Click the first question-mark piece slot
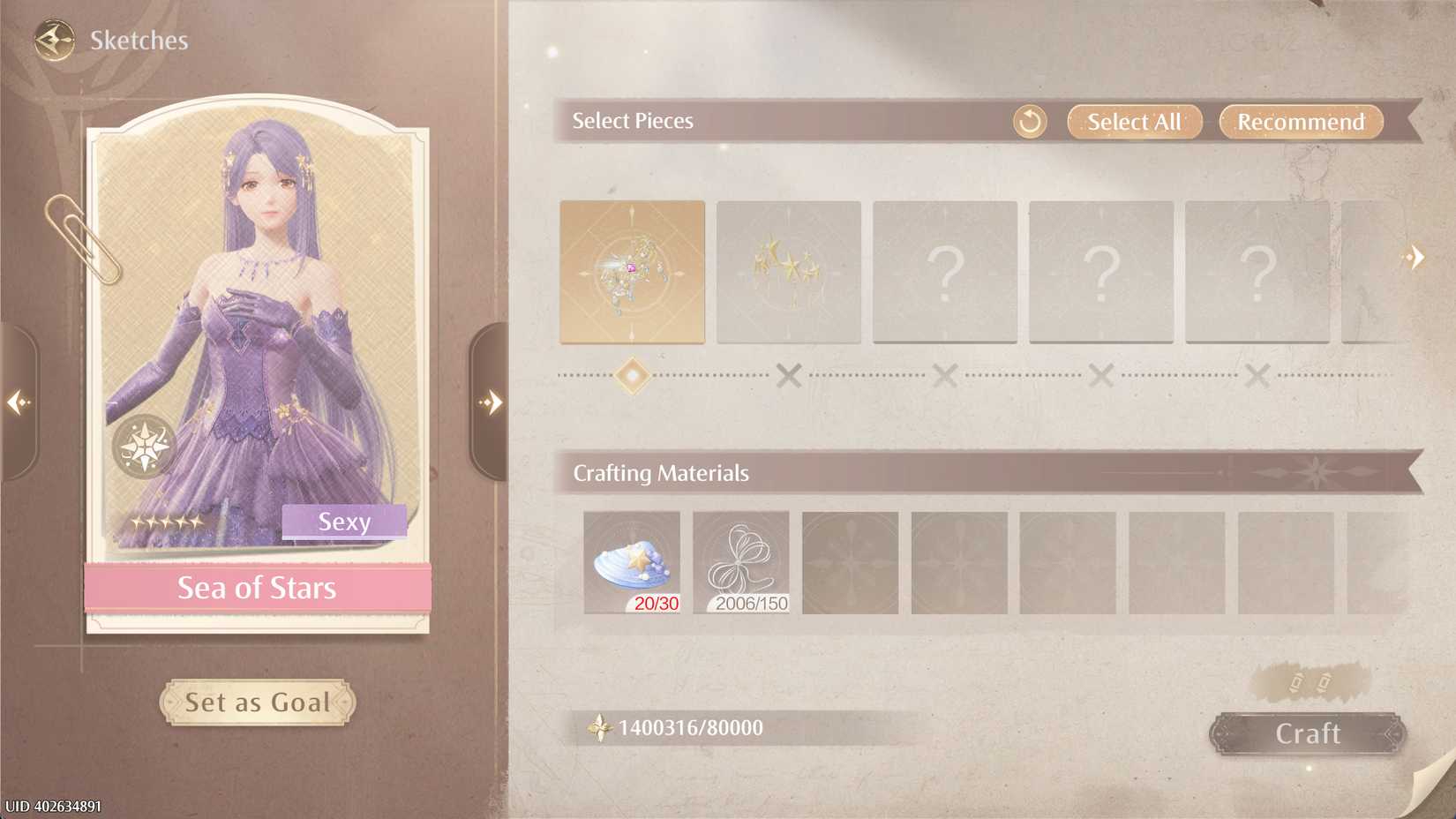 (x=945, y=272)
